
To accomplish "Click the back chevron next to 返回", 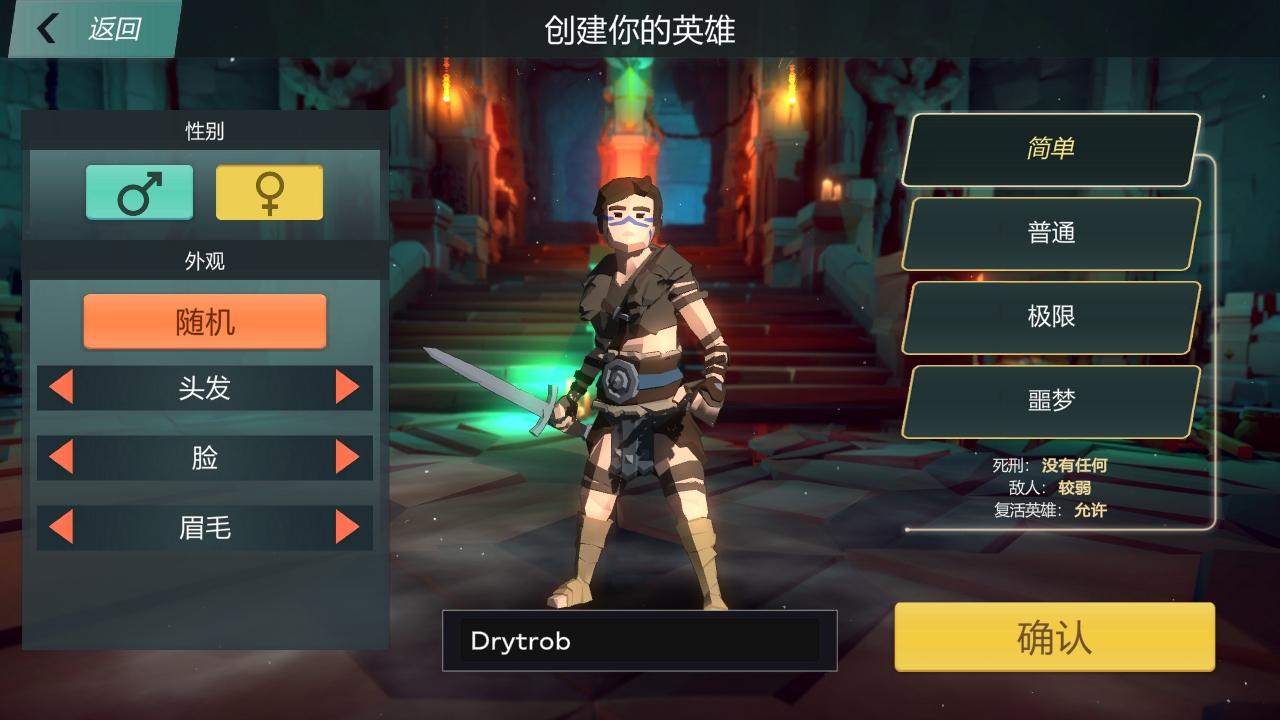I will tap(45, 28).
